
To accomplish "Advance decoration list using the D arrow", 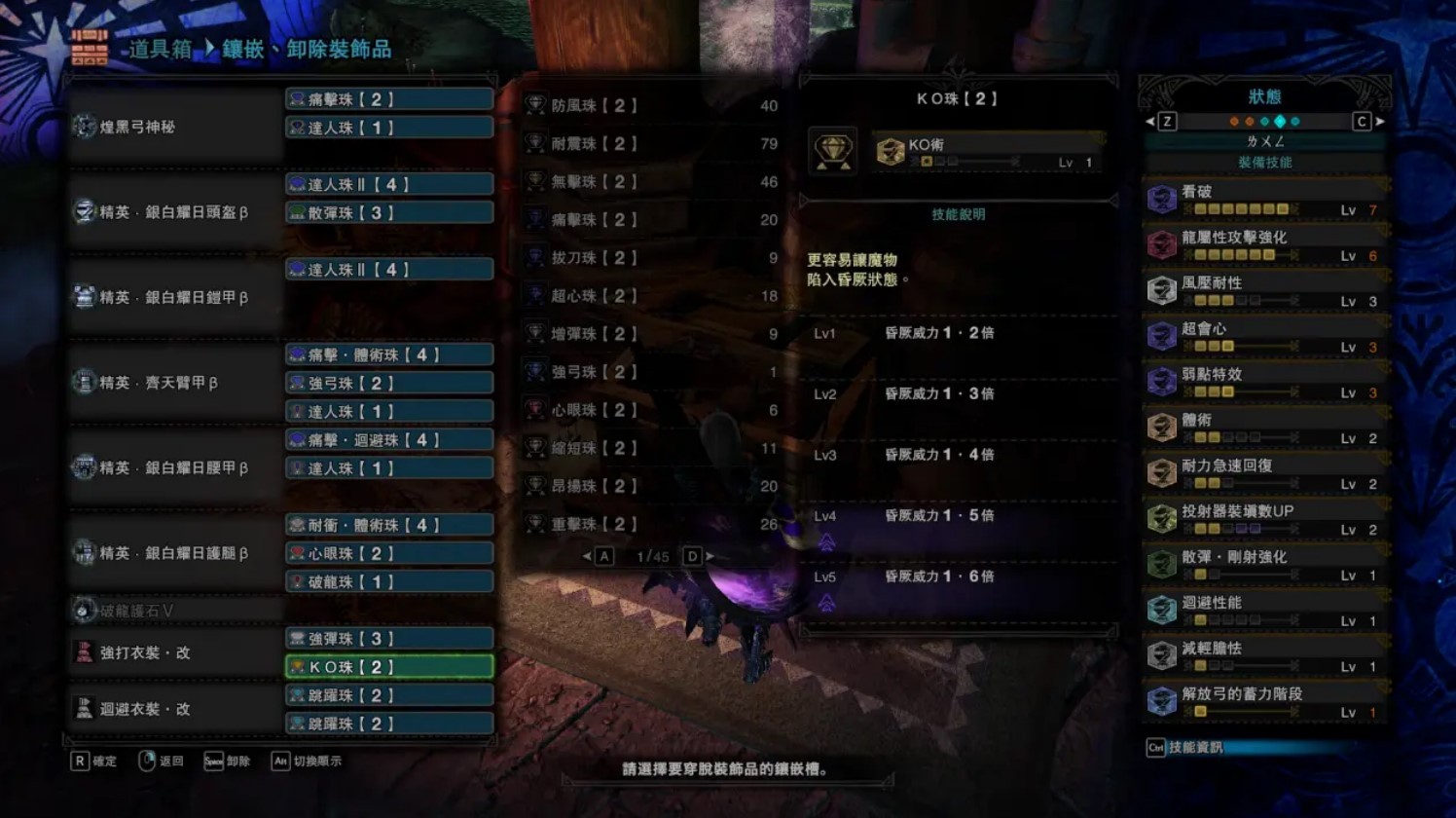I will [693, 557].
